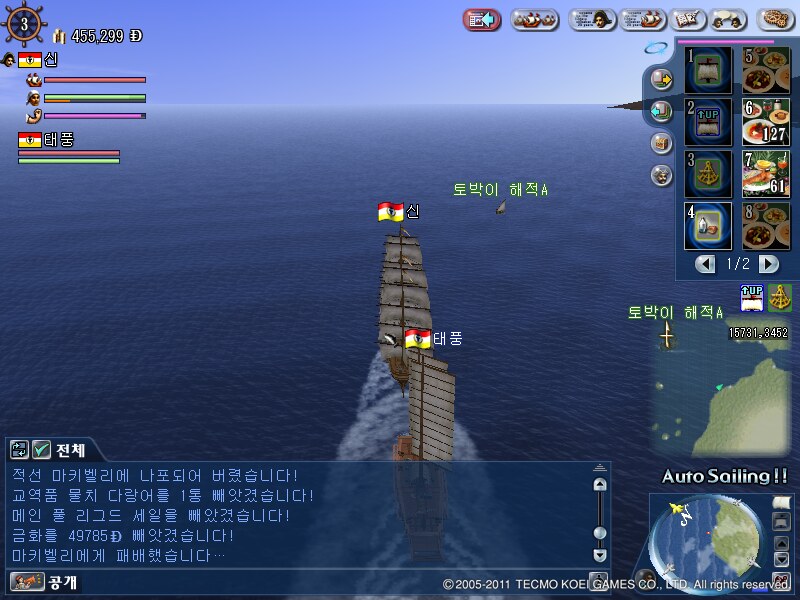Use the sail skill in slot 1
The height and width of the screenshot is (600, 800).
pyautogui.click(x=708, y=70)
